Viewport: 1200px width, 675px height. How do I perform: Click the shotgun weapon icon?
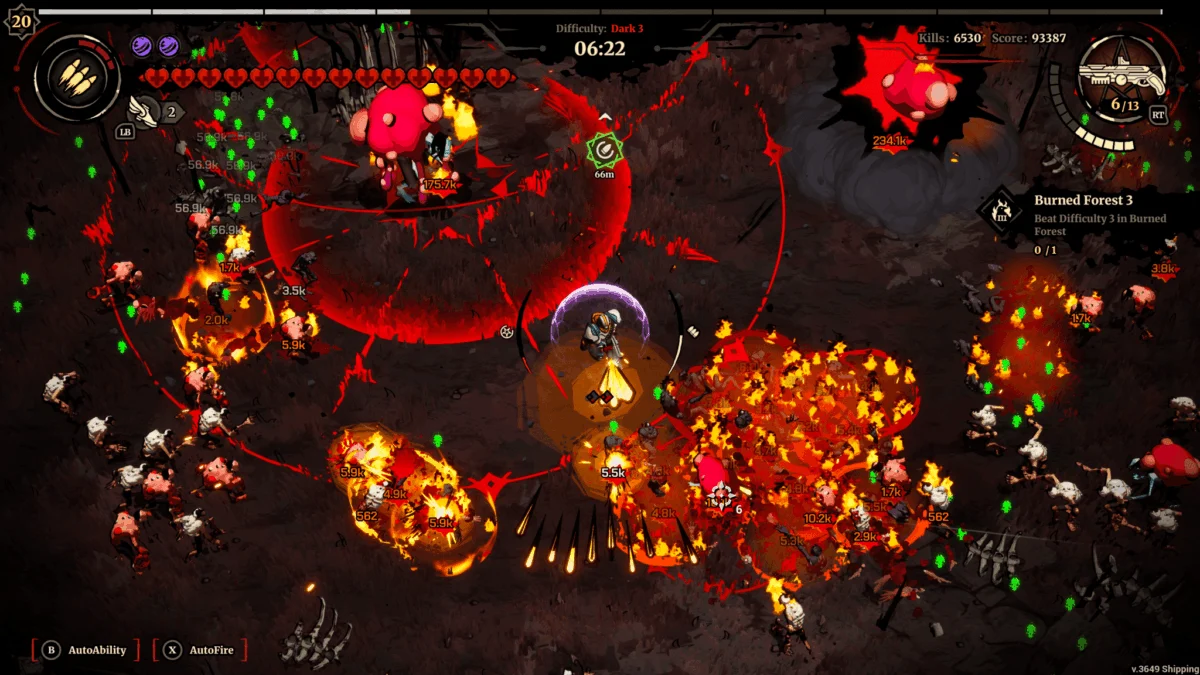click(1121, 78)
